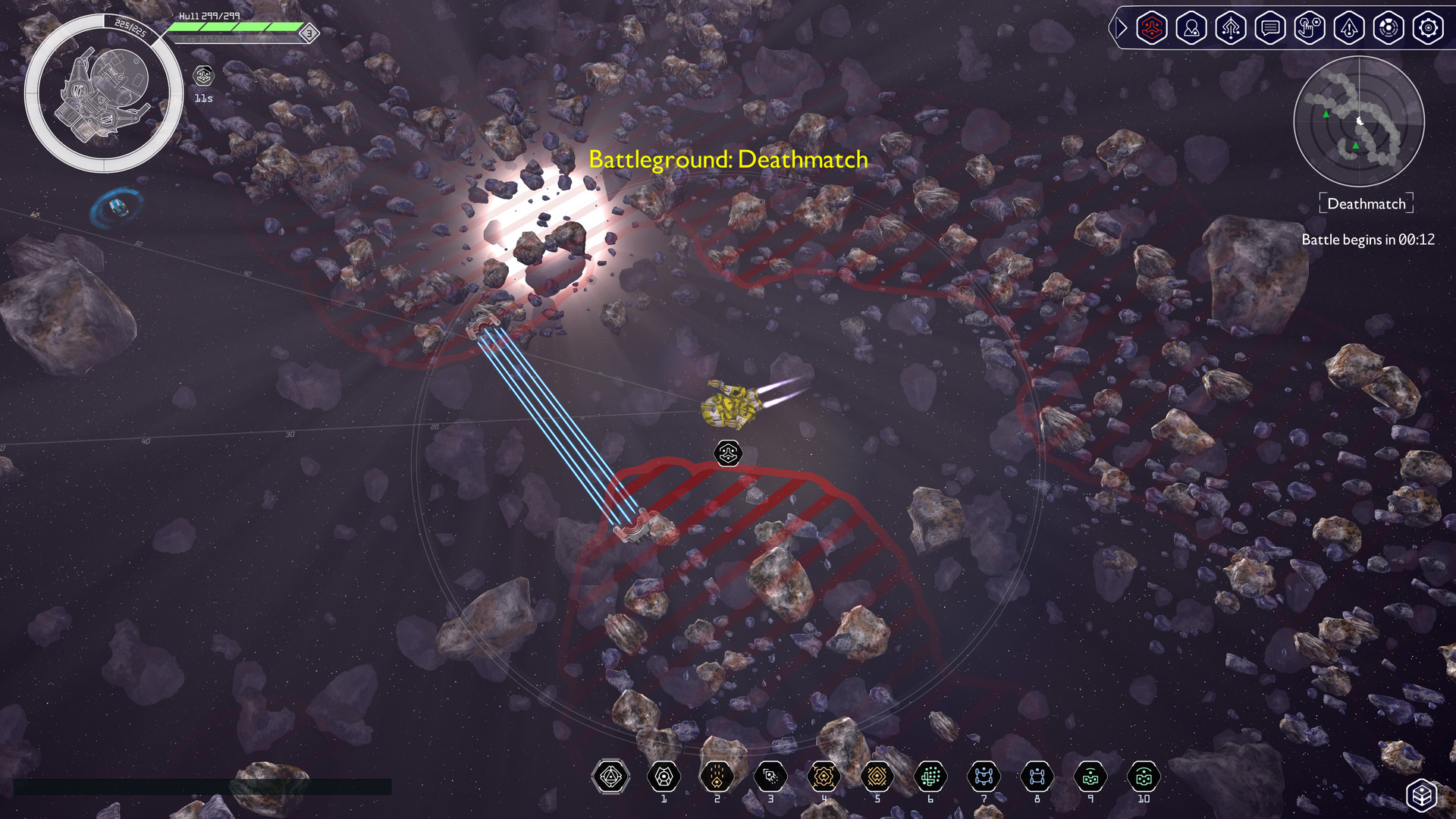The height and width of the screenshot is (819, 1456).
Task: Click the skull cooldown icon showing 11s
Action: coord(202,76)
